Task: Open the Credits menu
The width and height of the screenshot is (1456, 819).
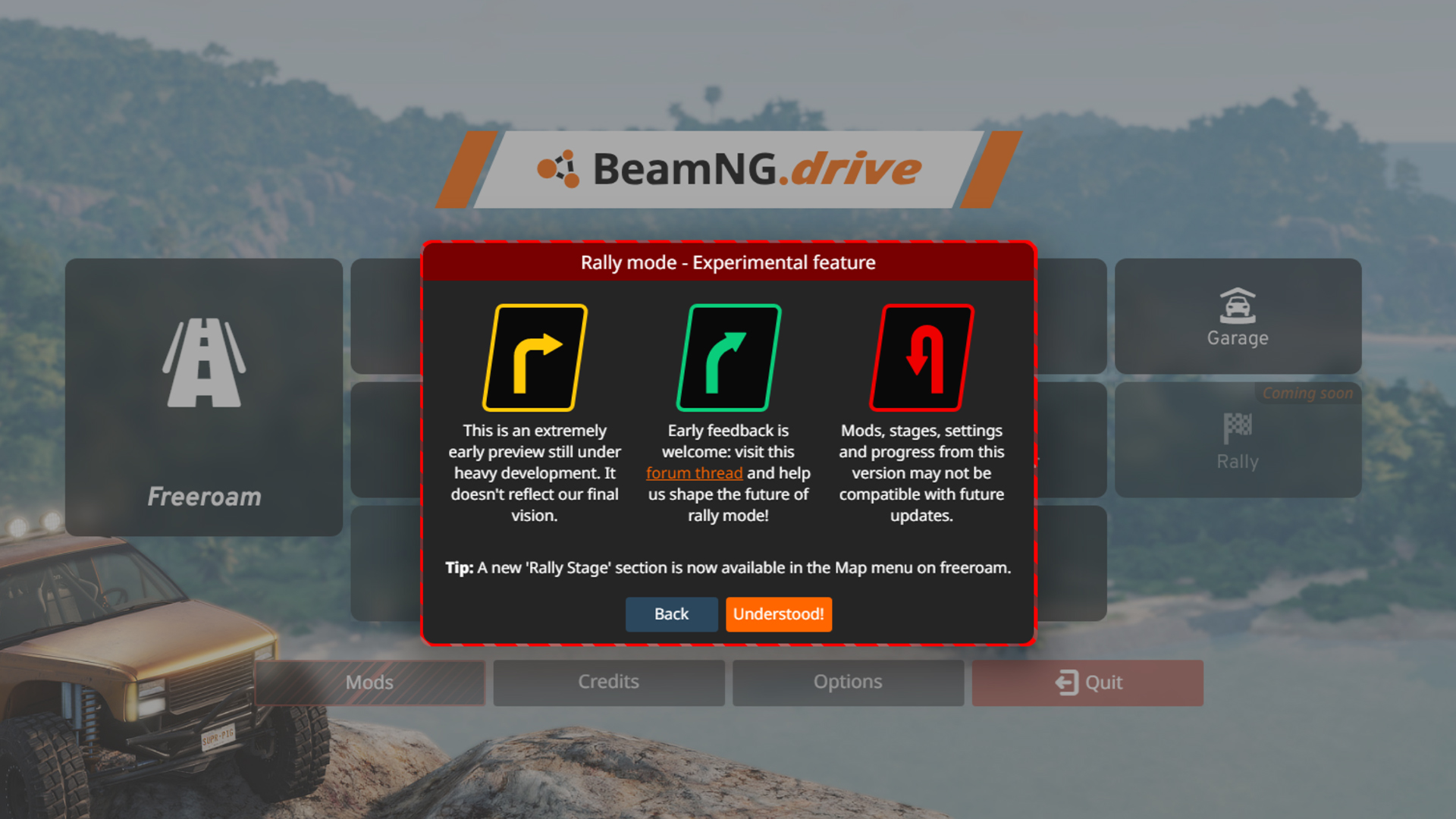Action: tap(608, 682)
